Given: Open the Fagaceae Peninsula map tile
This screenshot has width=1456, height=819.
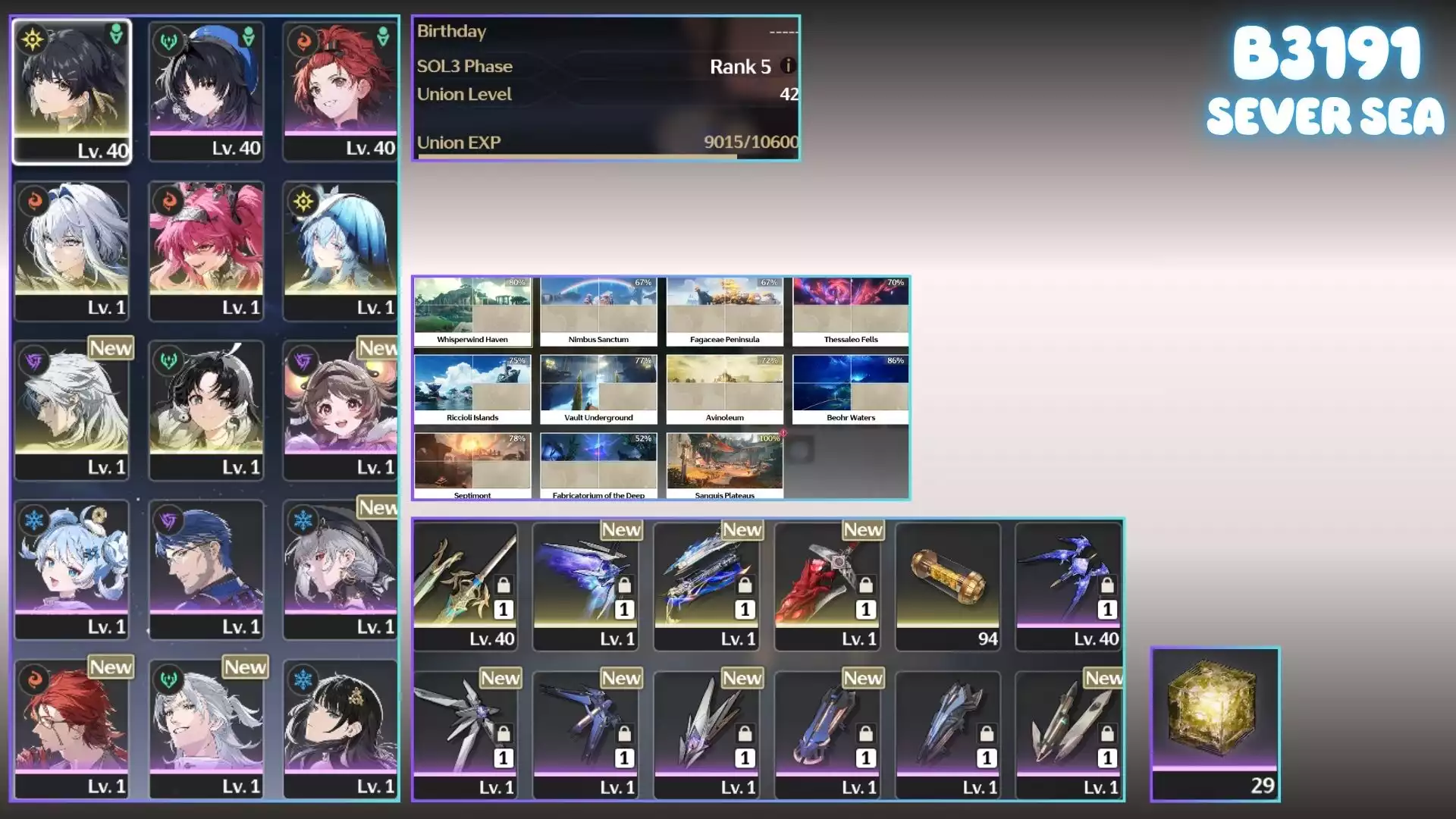Looking at the screenshot, I should coord(724,312).
